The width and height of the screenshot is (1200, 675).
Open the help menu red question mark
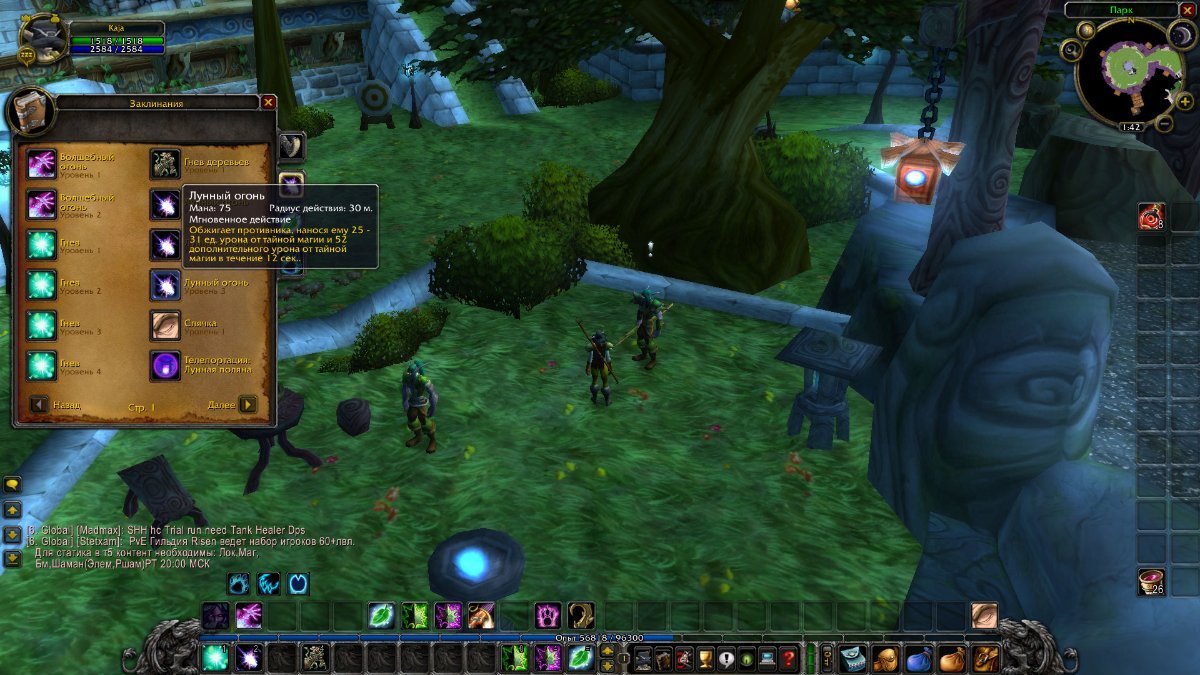pos(789,659)
